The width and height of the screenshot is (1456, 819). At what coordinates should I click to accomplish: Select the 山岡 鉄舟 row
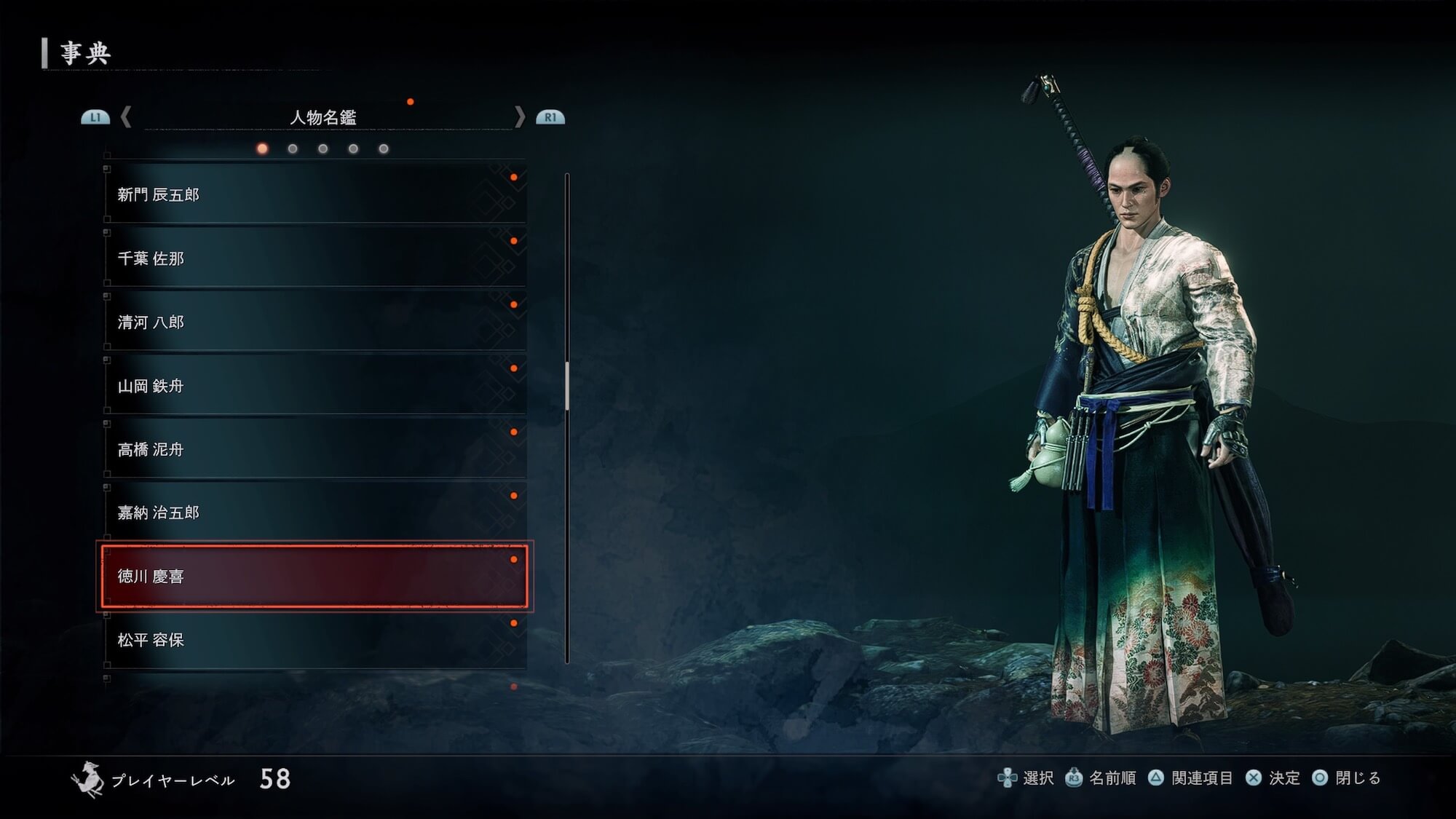coord(314,385)
